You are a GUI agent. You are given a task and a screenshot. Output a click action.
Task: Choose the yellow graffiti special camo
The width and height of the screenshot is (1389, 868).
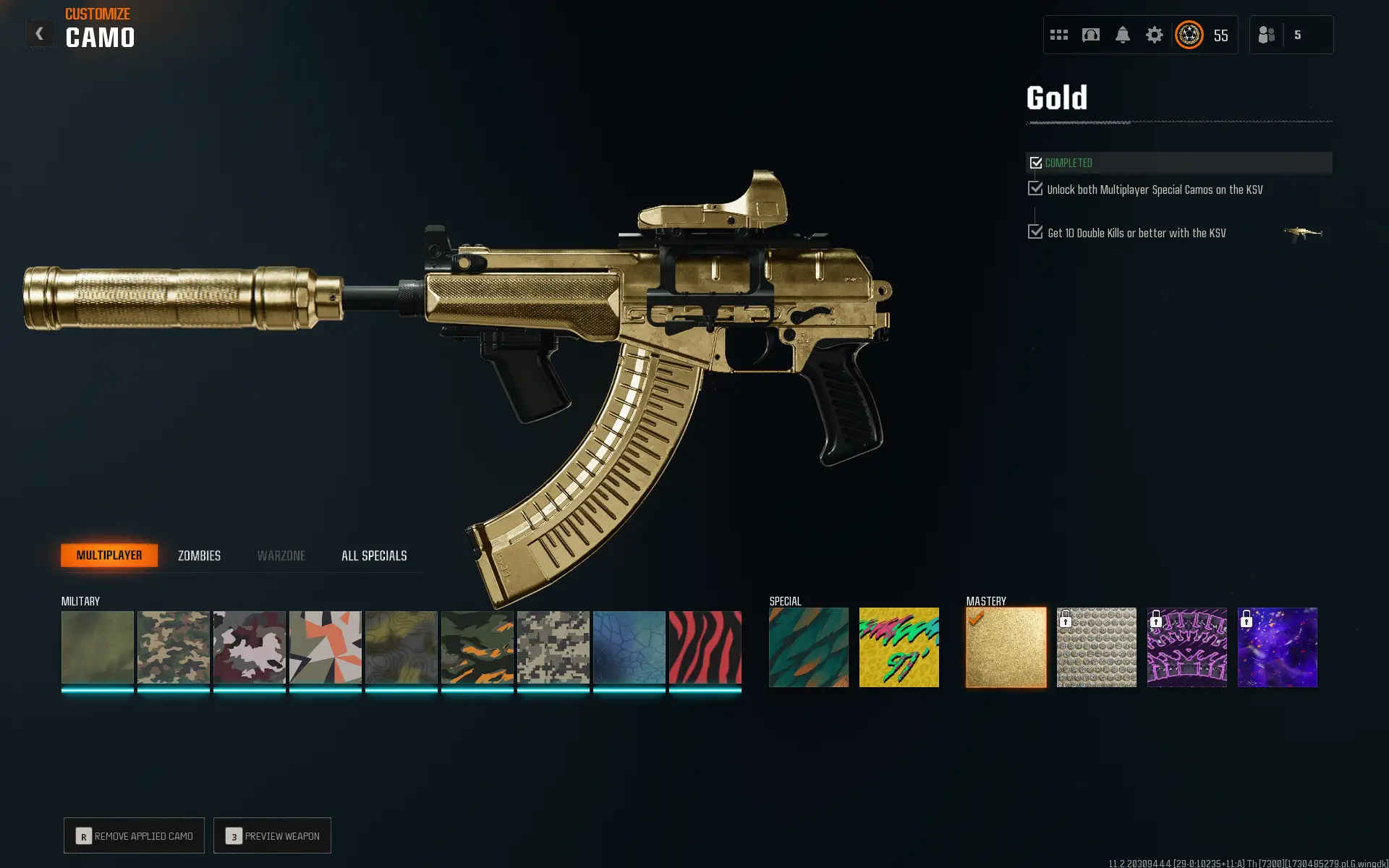899,647
